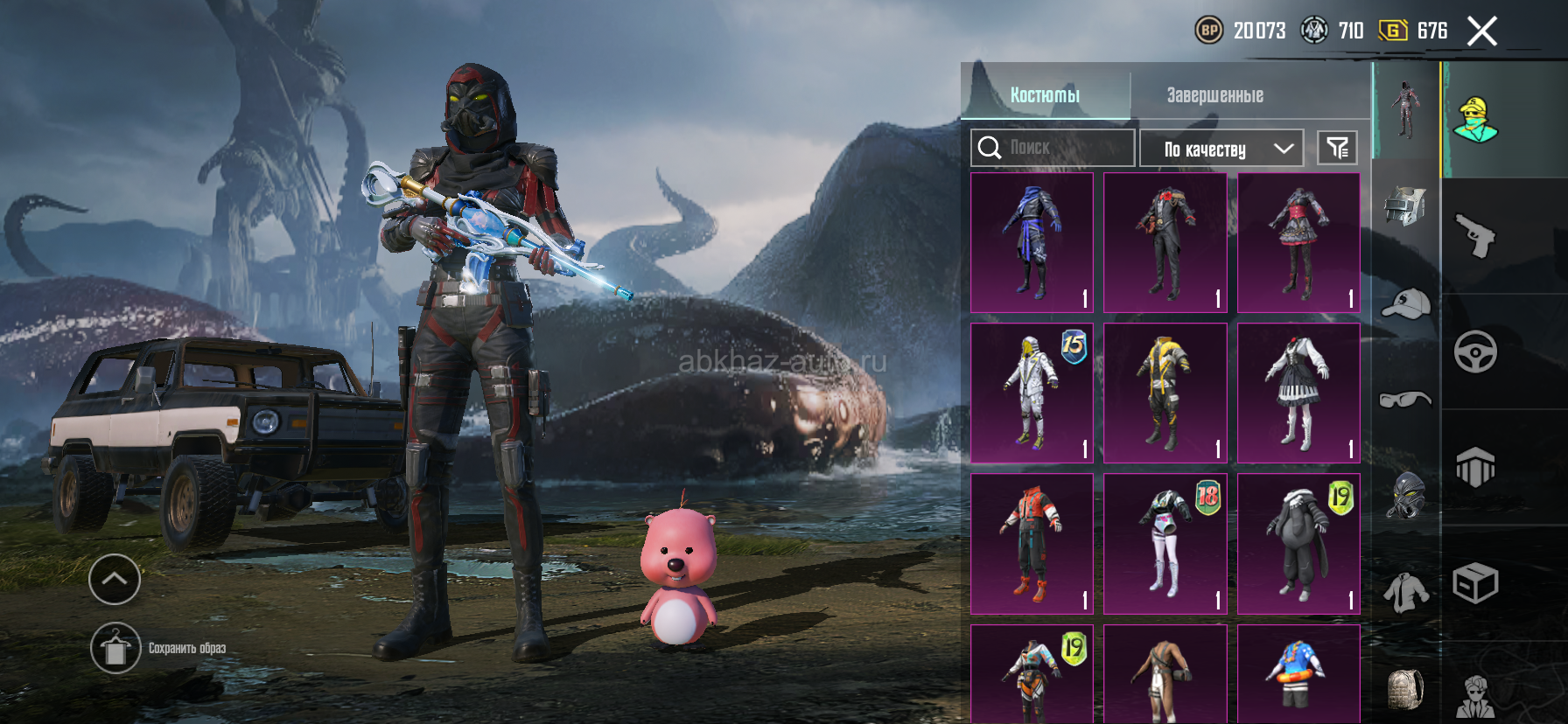Pick the black and white maid dress
The height and width of the screenshot is (724, 1568).
point(1298,393)
